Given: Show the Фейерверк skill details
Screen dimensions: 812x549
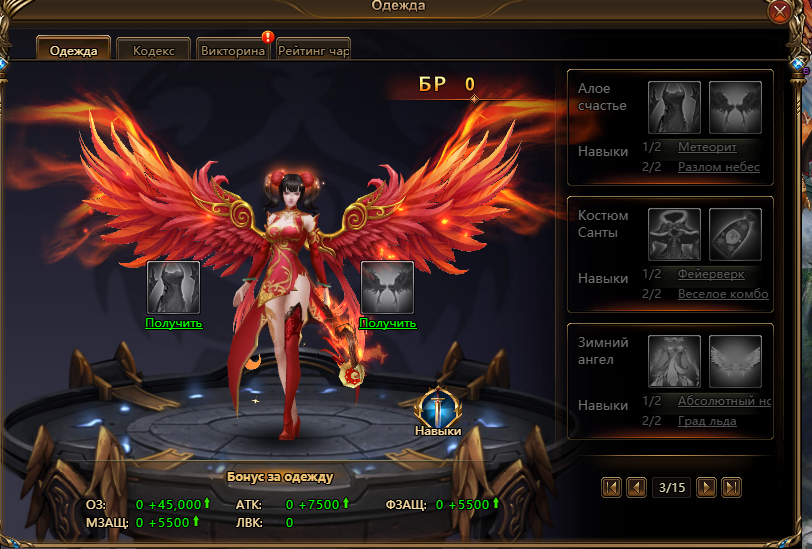Looking at the screenshot, I should [710, 274].
